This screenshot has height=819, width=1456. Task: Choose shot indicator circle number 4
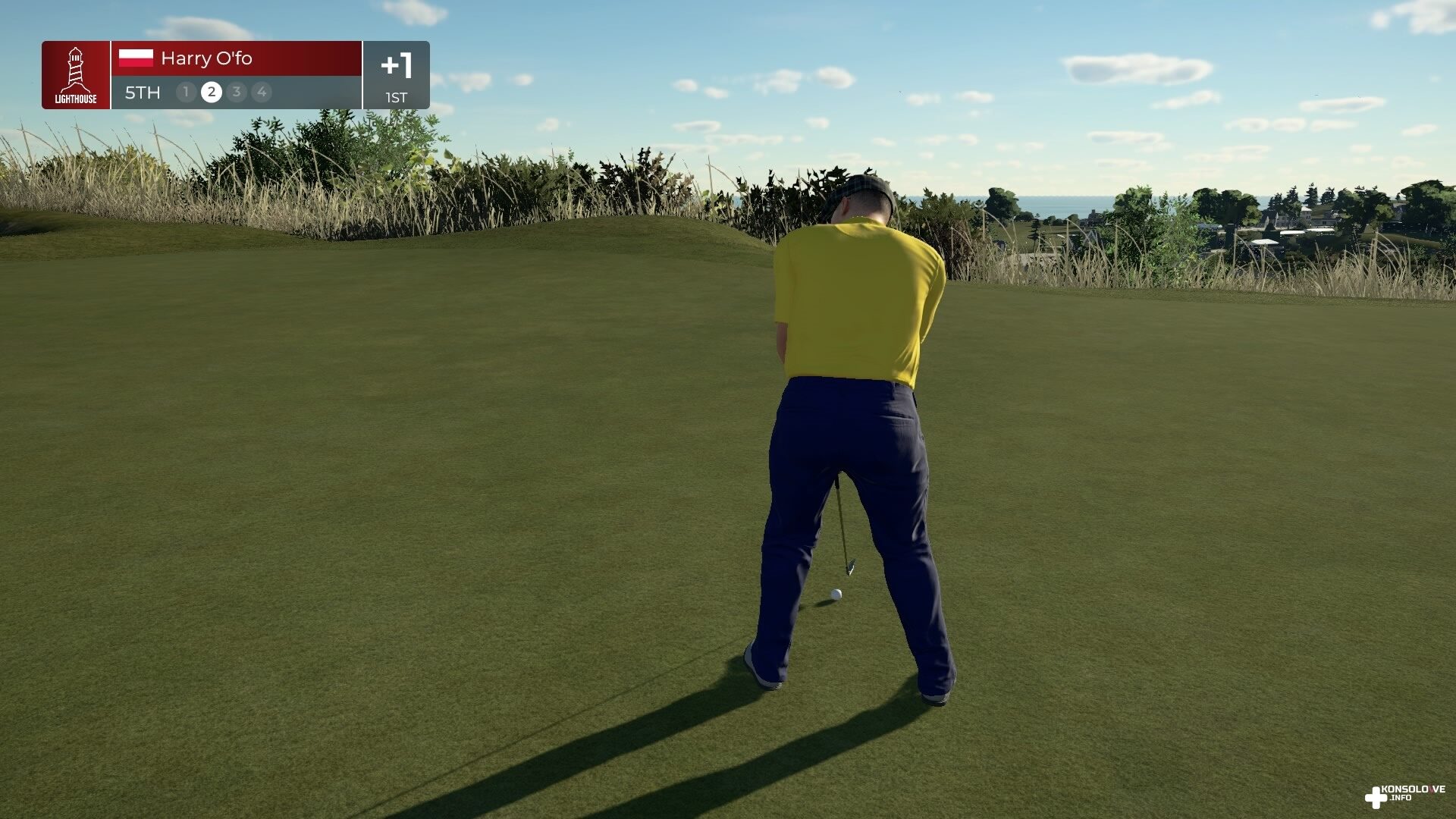pyautogui.click(x=262, y=93)
